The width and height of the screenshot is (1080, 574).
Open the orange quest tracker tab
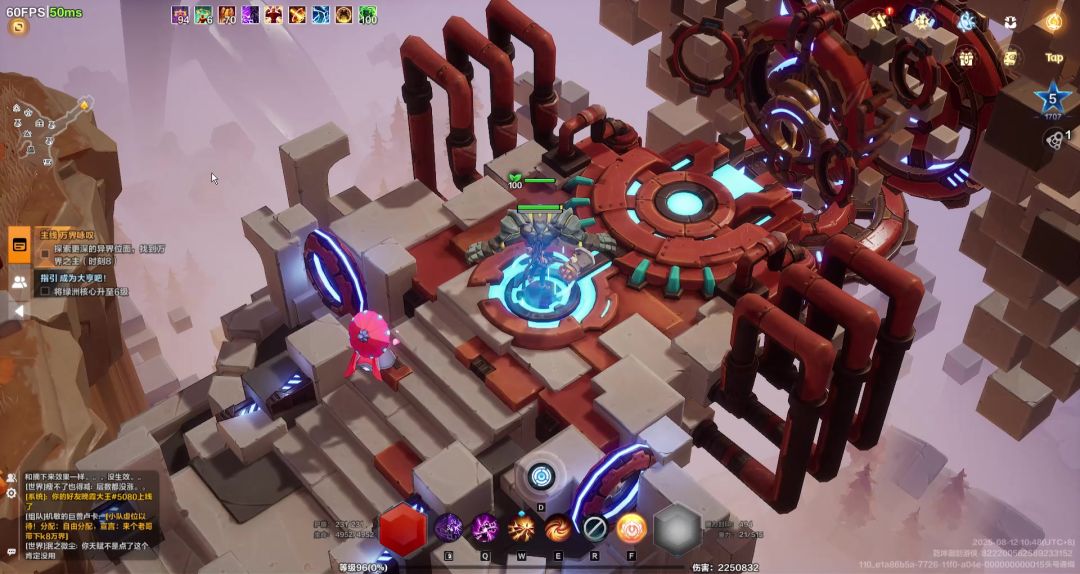[x=19, y=243]
